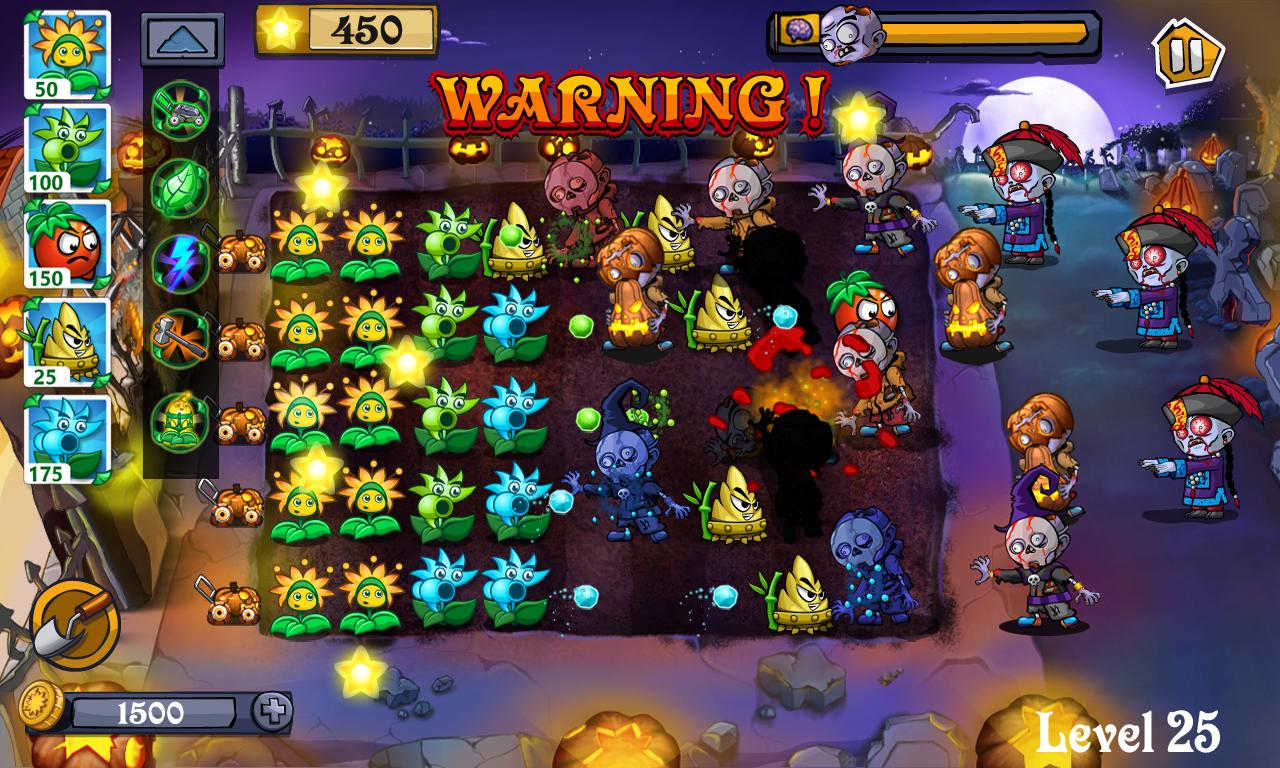Screen dimensions: 1280x768
Task: Click the WARNING banner
Action: (x=630, y=95)
